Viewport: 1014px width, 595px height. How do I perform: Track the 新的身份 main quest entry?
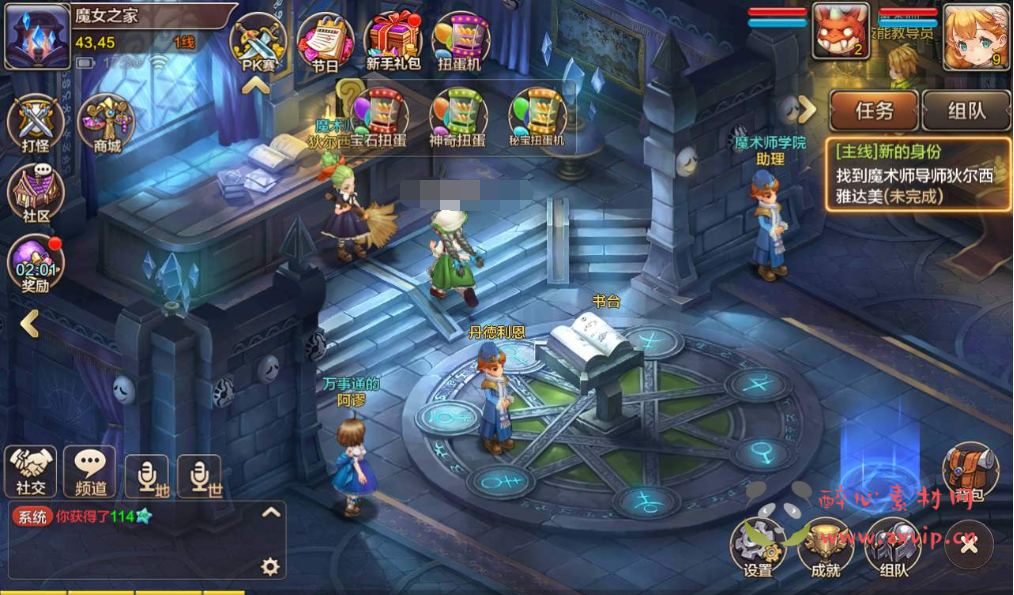coord(917,174)
